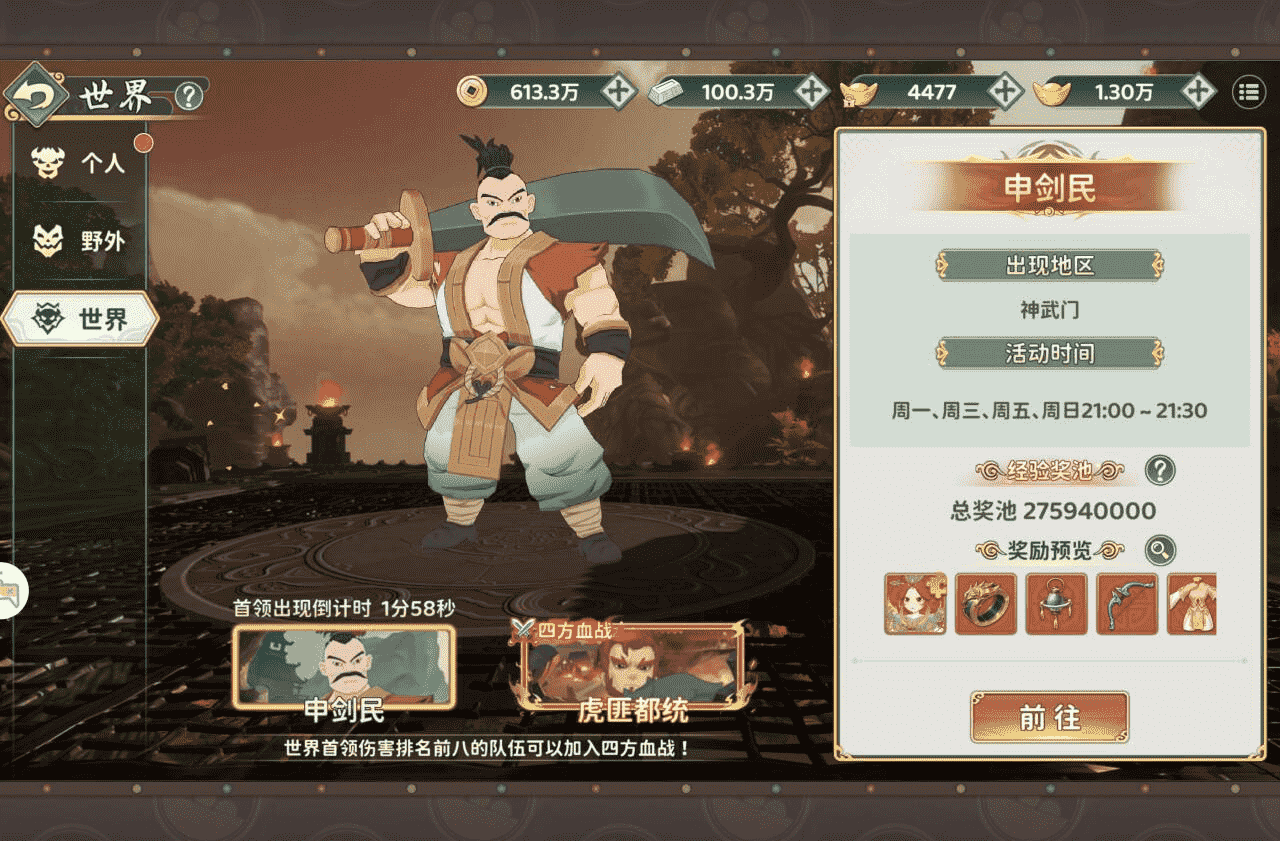Click the doll reward icon in 奖励预览

tap(915, 603)
